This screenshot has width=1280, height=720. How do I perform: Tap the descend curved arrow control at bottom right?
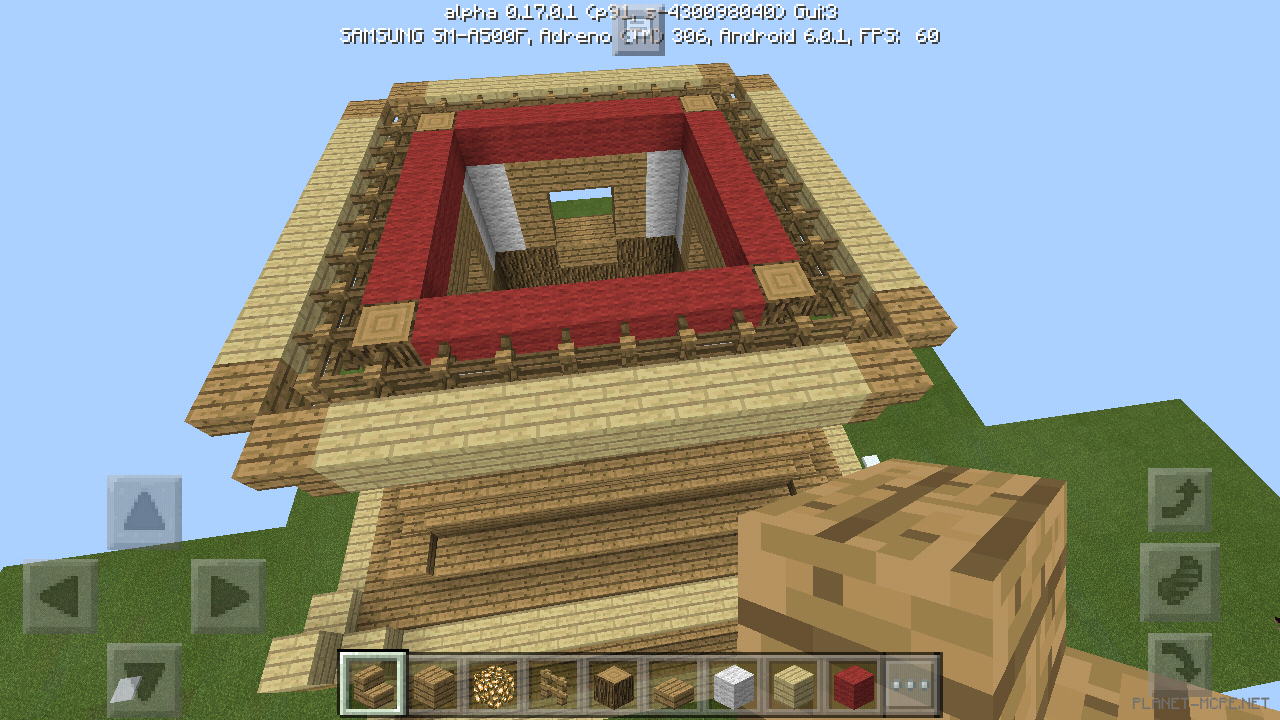point(1182,665)
